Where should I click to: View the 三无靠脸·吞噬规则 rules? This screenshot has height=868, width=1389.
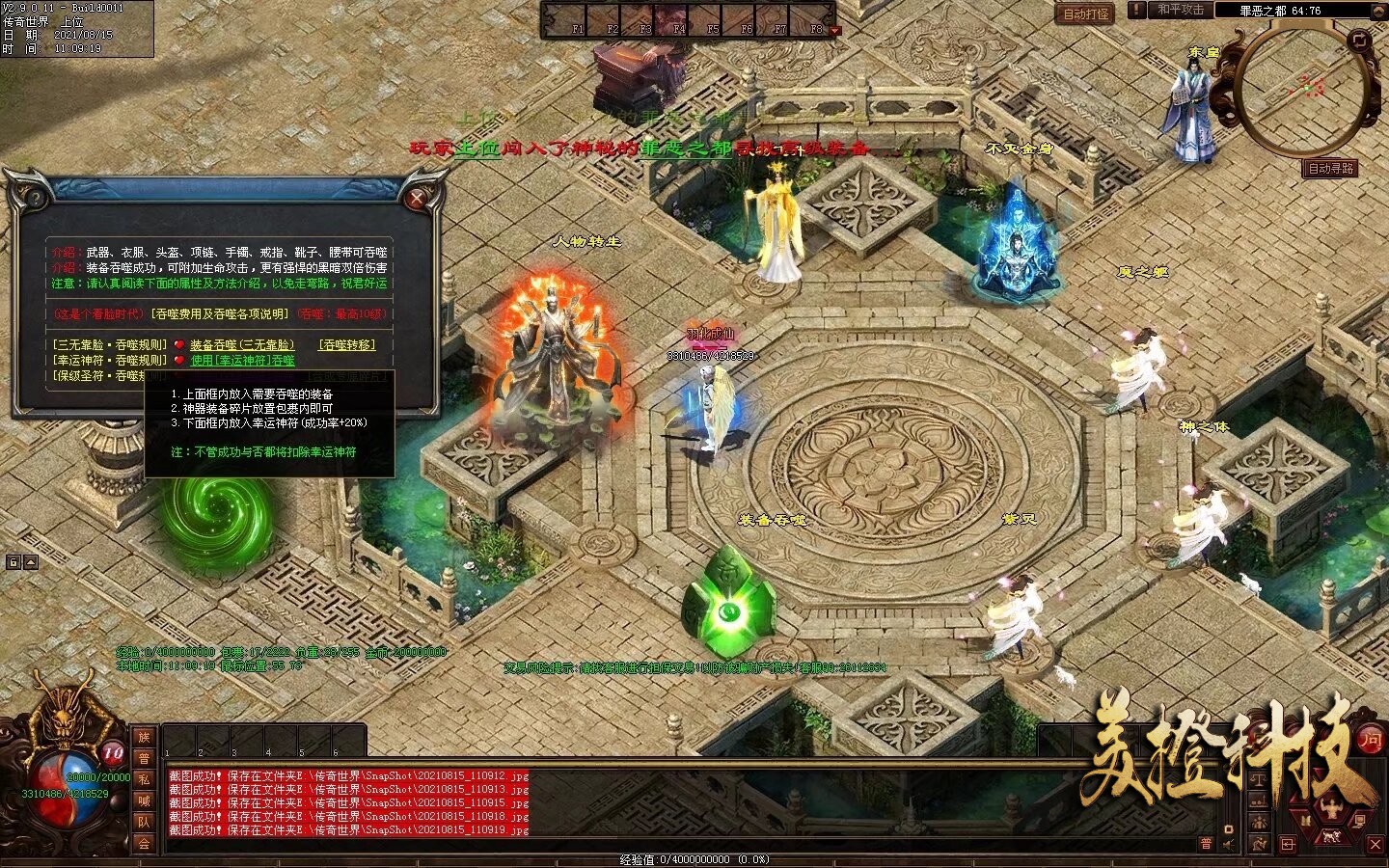[110, 344]
